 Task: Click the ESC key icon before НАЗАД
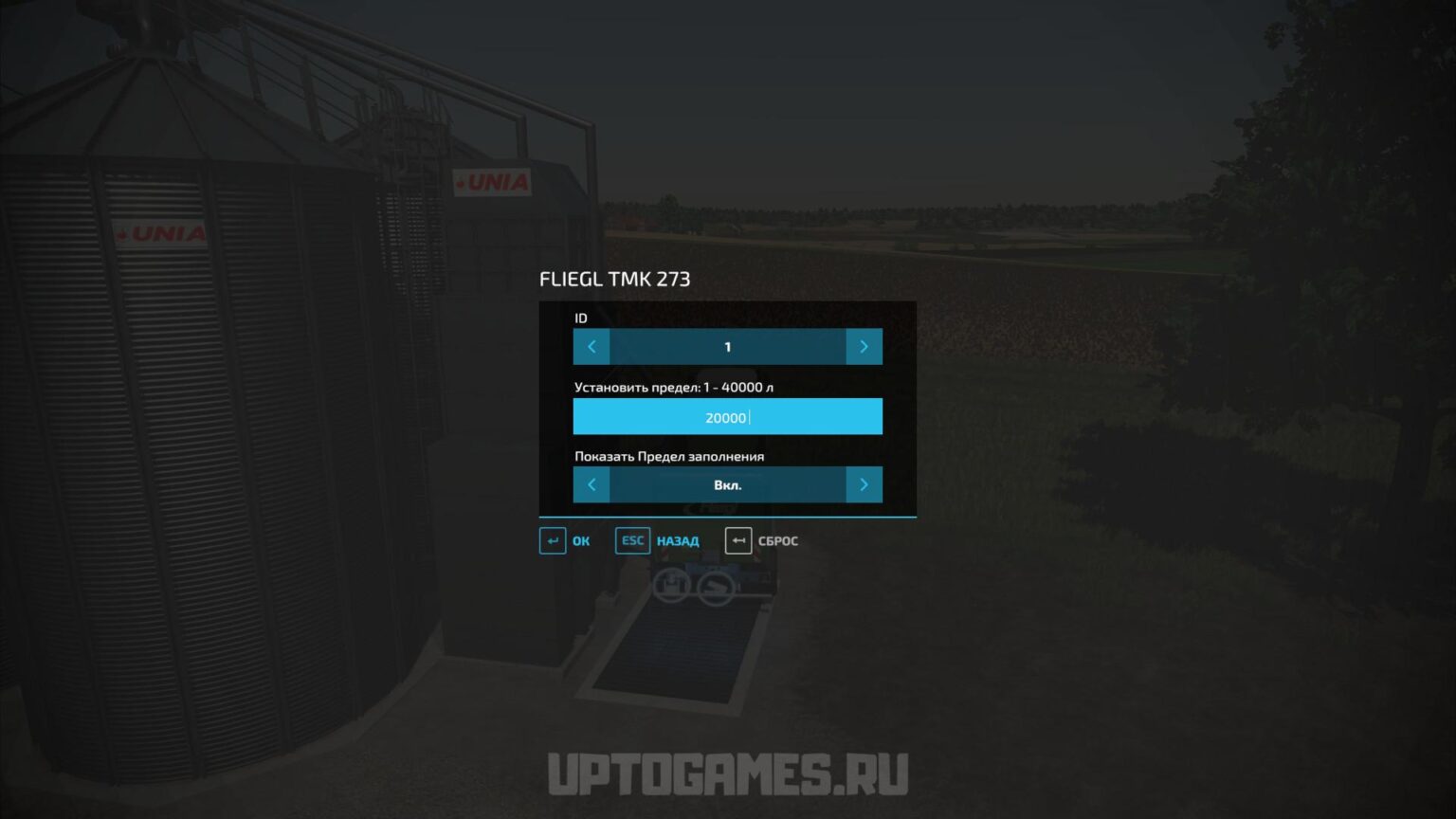click(632, 540)
